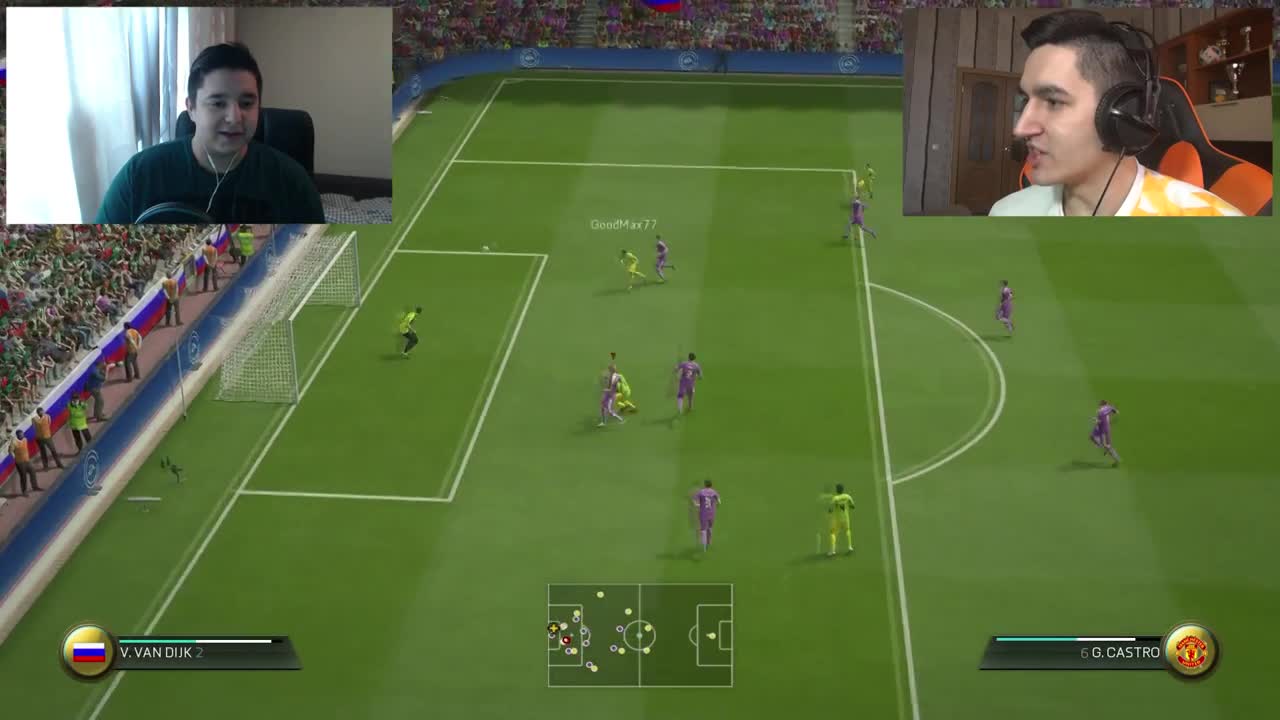
Task: Select the left goal box on the mini-map
Action: 555,635
